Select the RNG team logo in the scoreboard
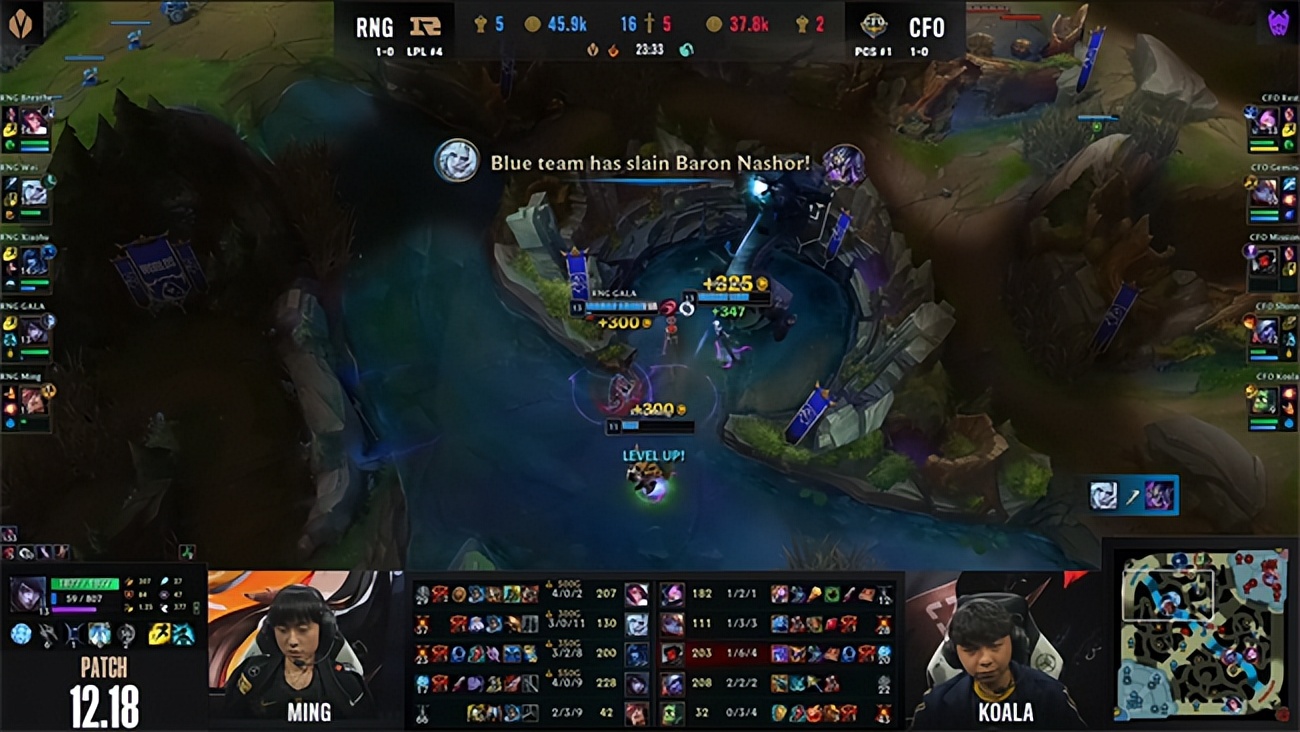 tap(425, 24)
